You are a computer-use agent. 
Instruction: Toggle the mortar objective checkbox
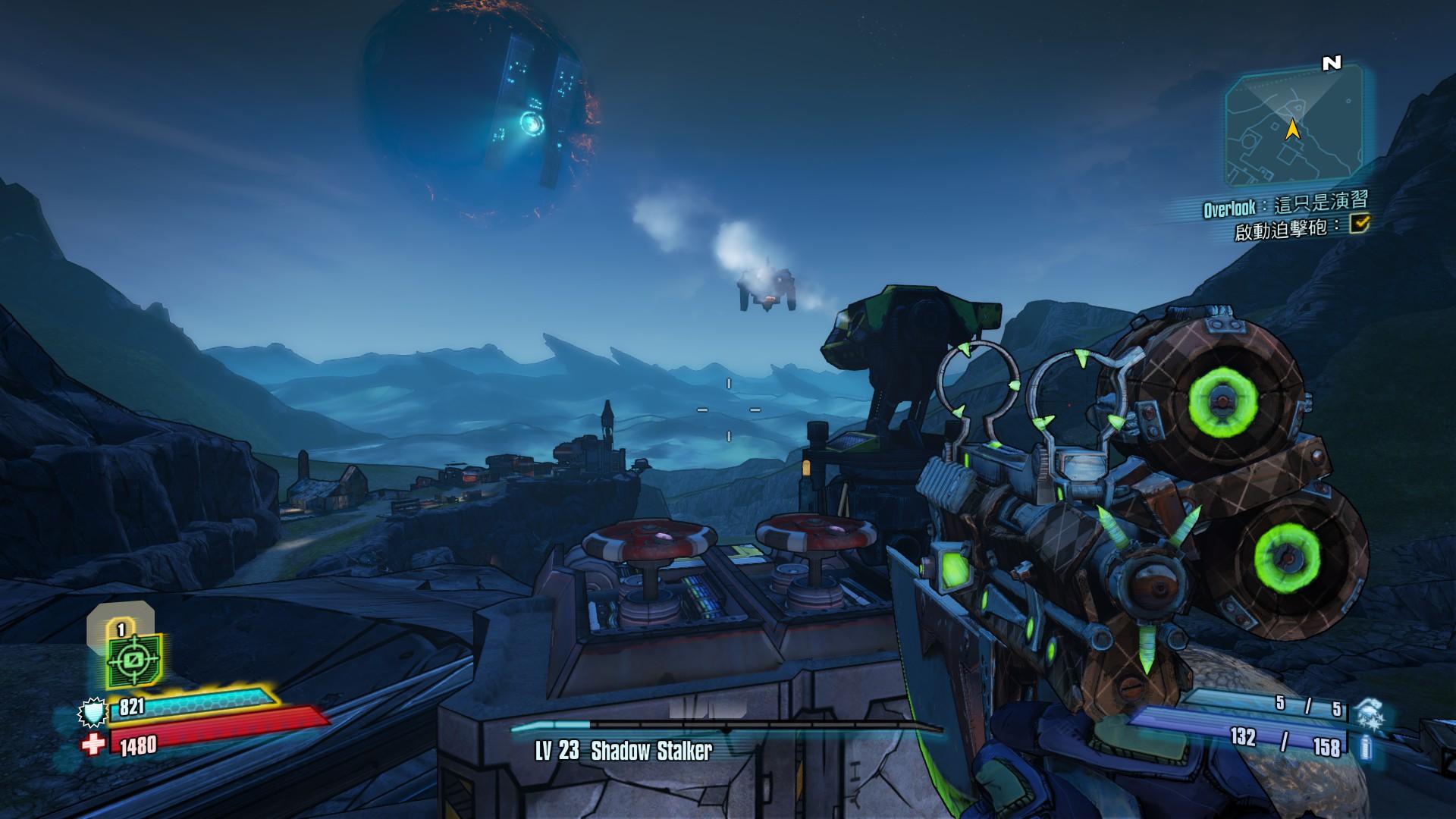click(1360, 223)
